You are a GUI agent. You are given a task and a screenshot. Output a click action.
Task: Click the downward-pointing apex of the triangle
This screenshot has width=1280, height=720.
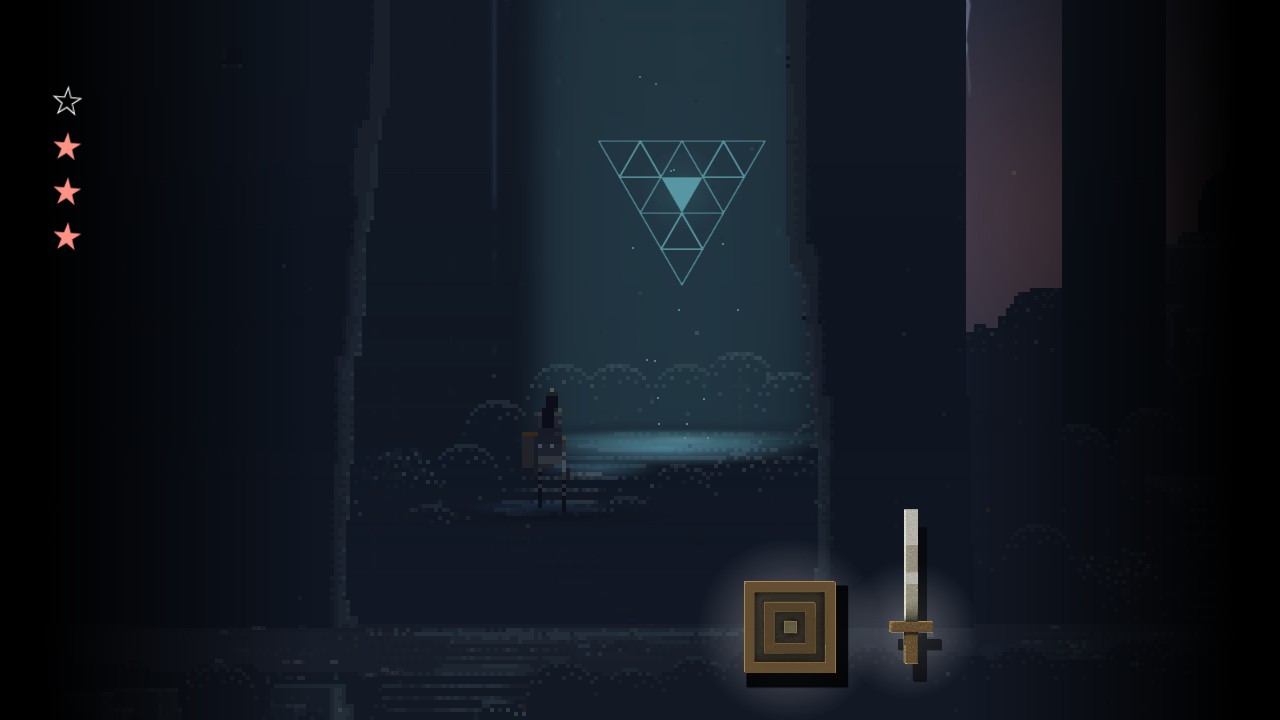682,283
